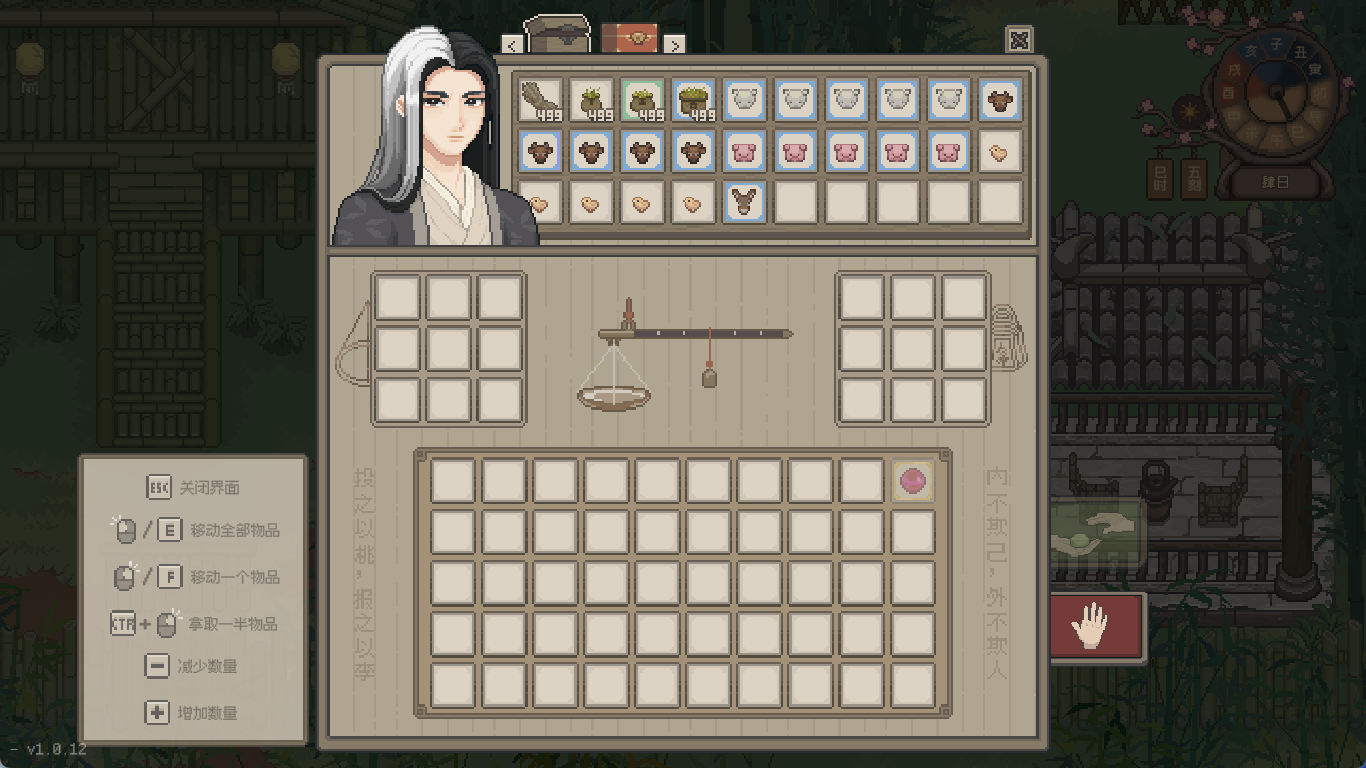Select a brown cow head token
1366x768 pixels.
click(540, 151)
